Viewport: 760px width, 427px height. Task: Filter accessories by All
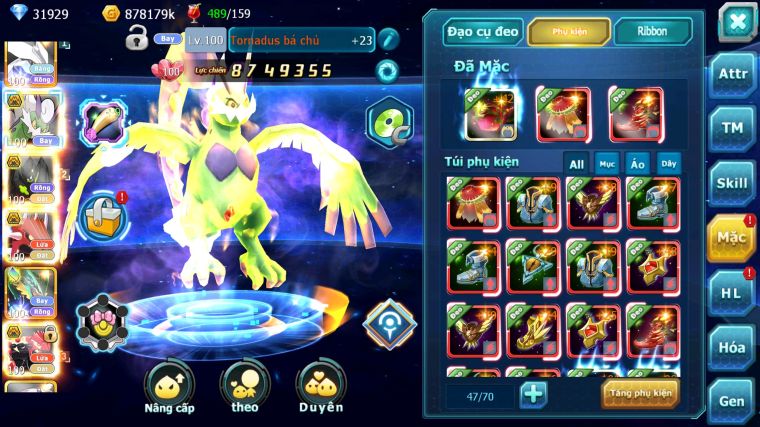tap(576, 164)
